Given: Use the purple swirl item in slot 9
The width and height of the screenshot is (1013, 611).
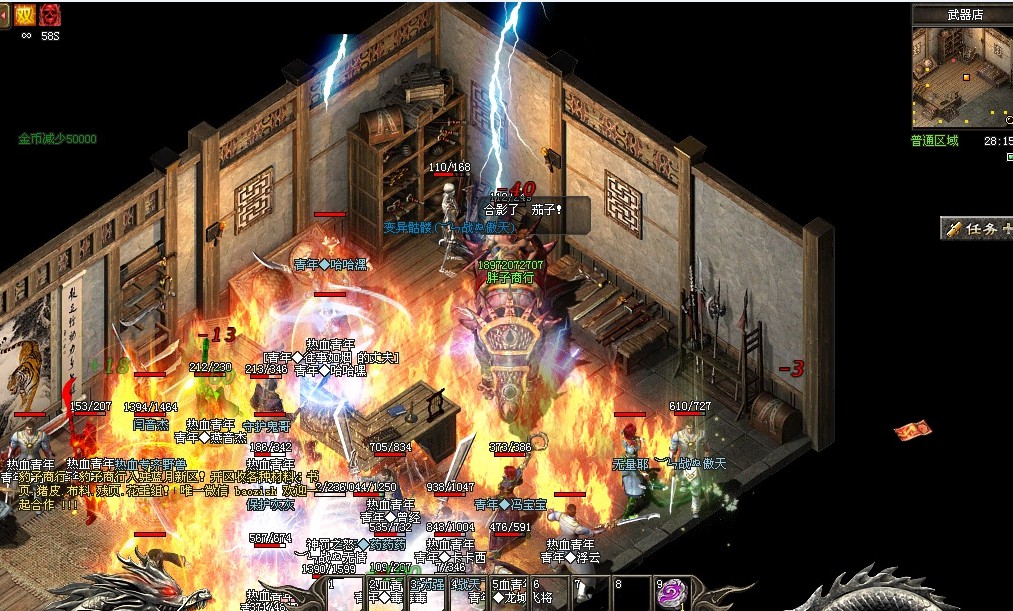Looking at the screenshot, I should pyautogui.click(x=672, y=591).
